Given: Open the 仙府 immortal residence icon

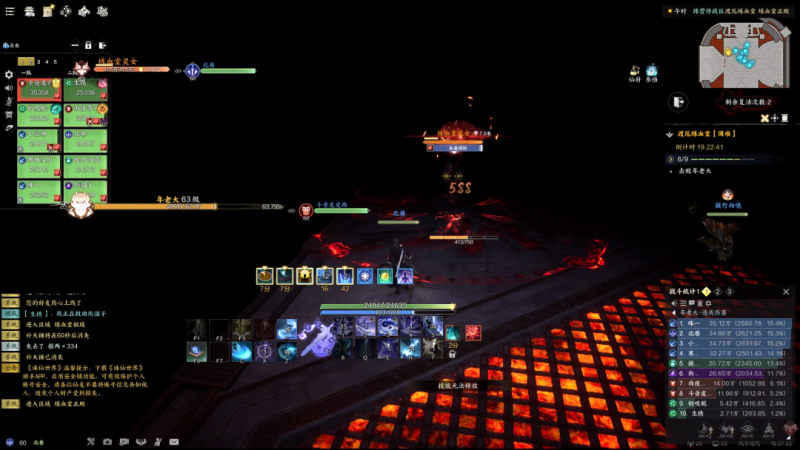Looking at the screenshot, I should [635, 72].
